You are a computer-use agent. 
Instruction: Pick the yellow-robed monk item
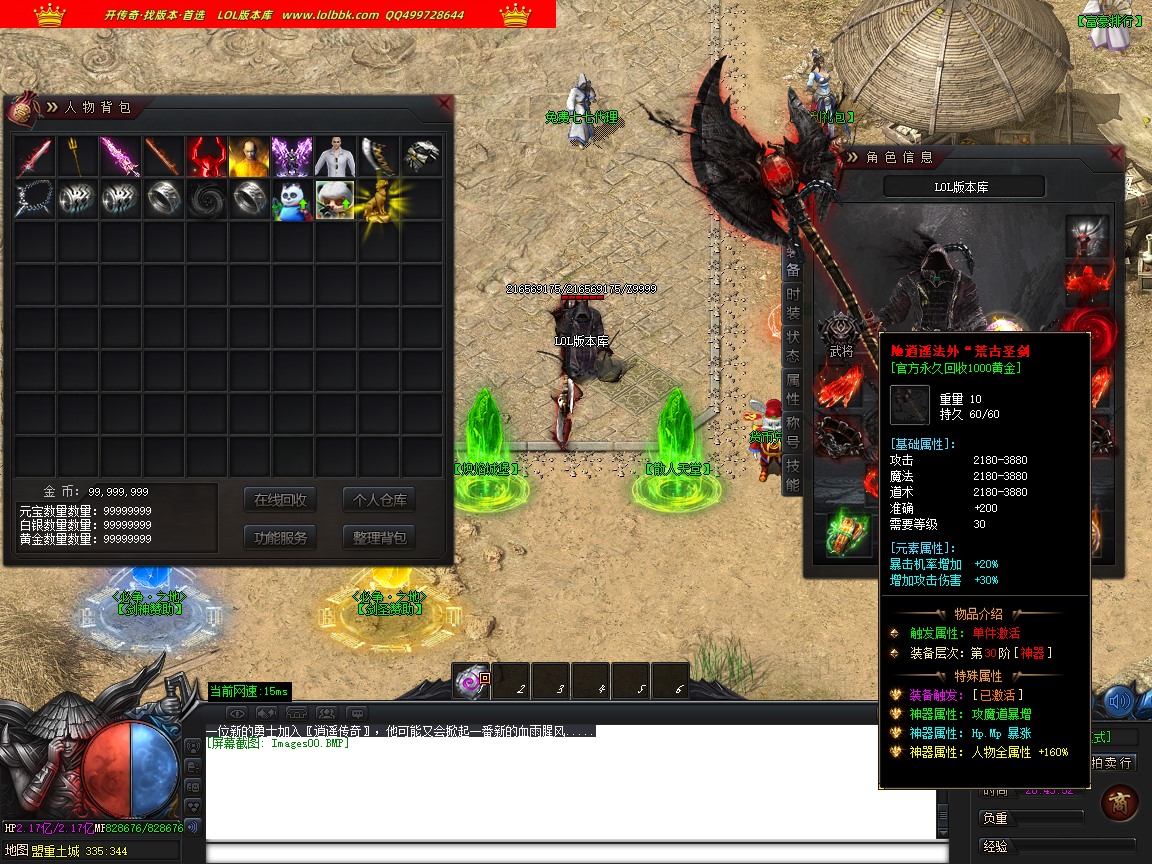coord(249,157)
